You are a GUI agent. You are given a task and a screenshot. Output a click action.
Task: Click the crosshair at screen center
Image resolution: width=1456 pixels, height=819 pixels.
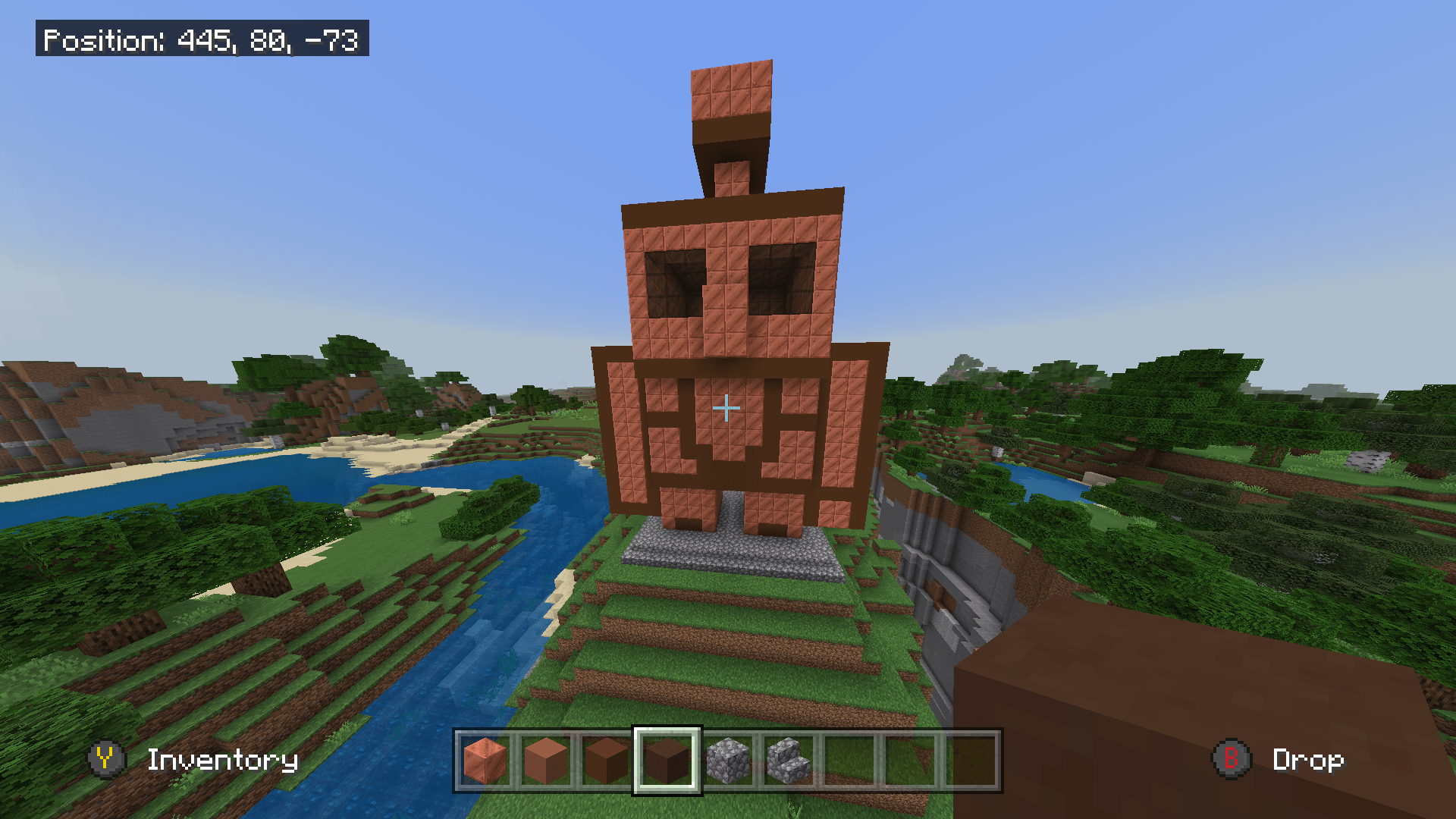726,408
